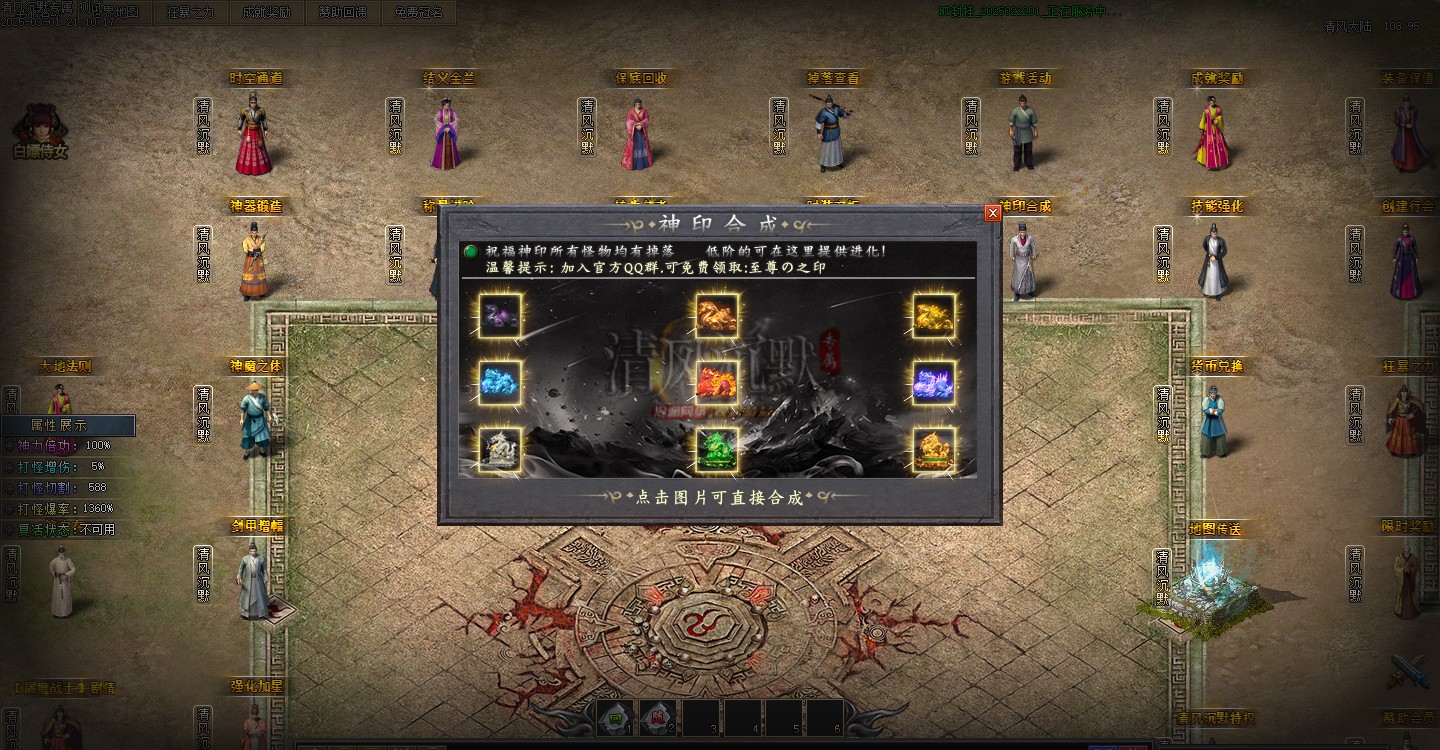Screen dimensions: 1440x750
Task: Use the green 回 stone in hotbar
Action: (x=616, y=718)
